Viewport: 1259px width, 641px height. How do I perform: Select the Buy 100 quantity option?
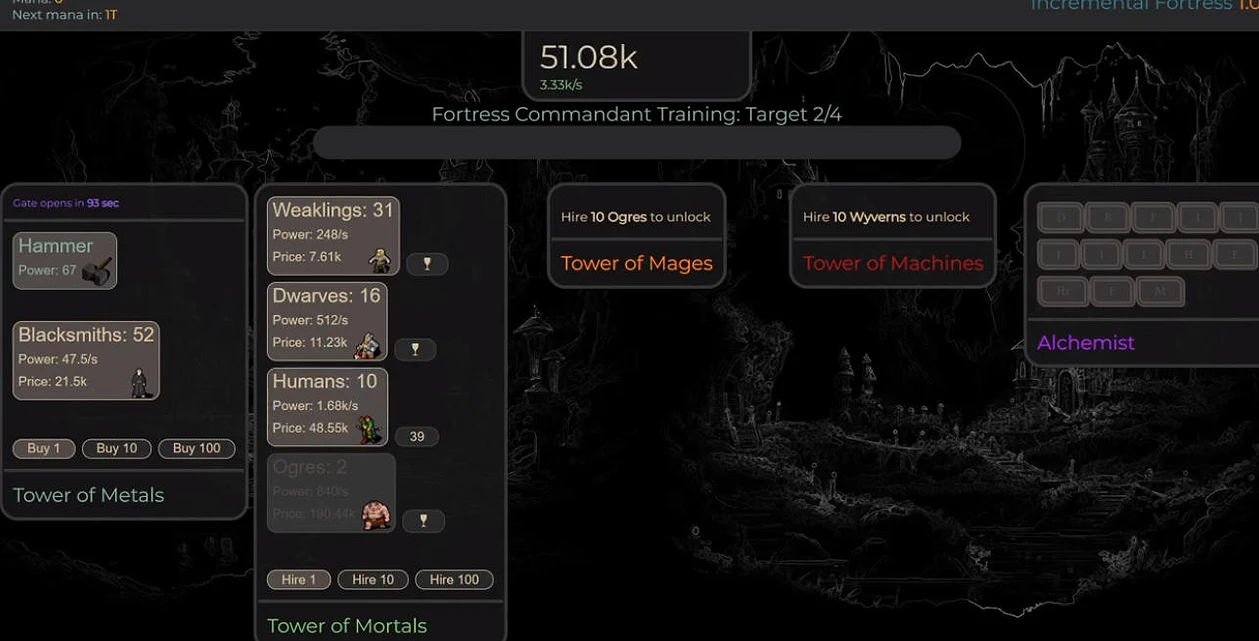tap(196, 448)
